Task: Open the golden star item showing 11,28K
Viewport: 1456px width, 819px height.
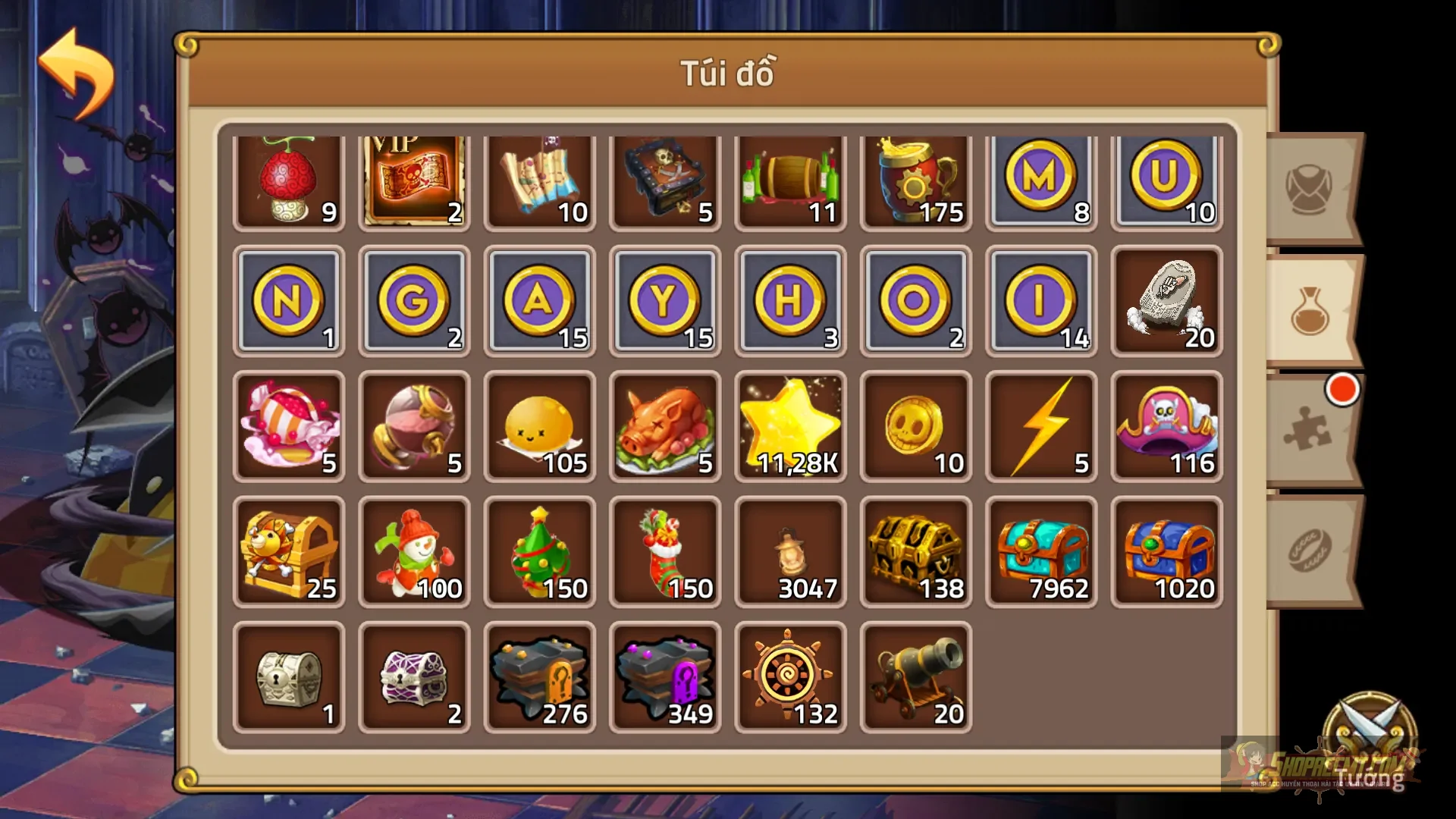Action: click(x=790, y=427)
